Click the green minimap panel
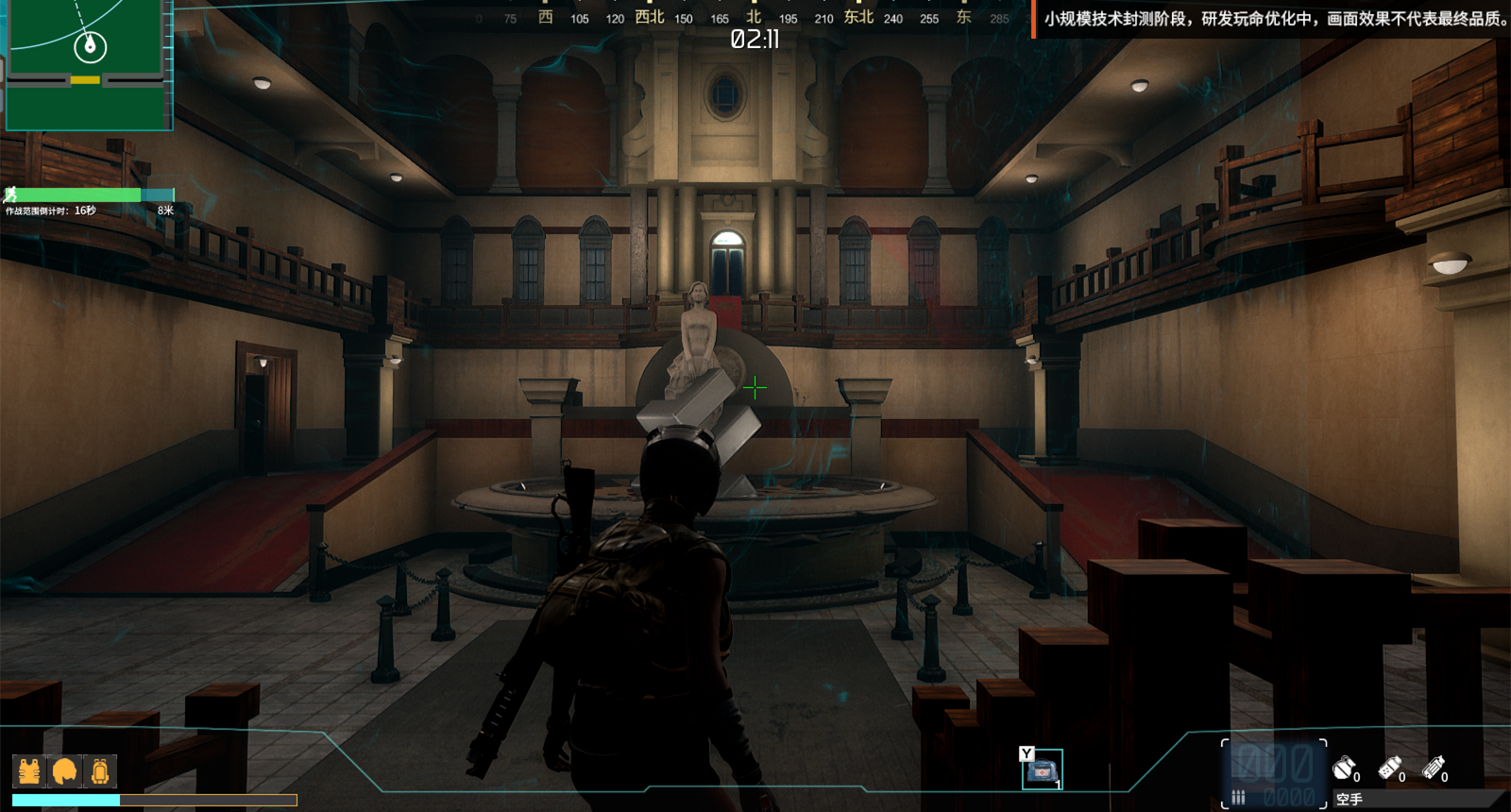The width and height of the screenshot is (1511, 812). 88,64
